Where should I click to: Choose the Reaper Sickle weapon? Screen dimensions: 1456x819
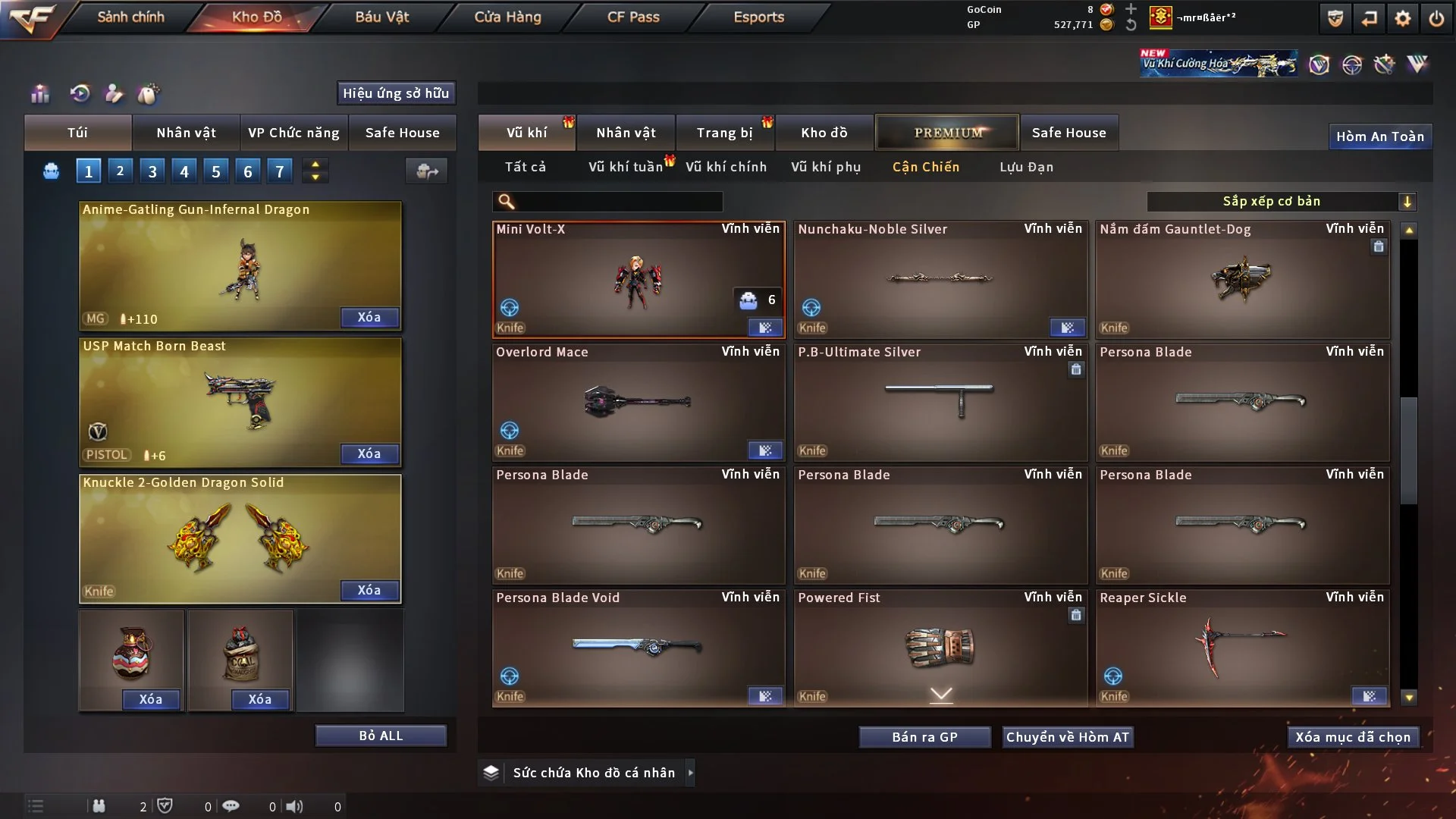click(x=1242, y=648)
